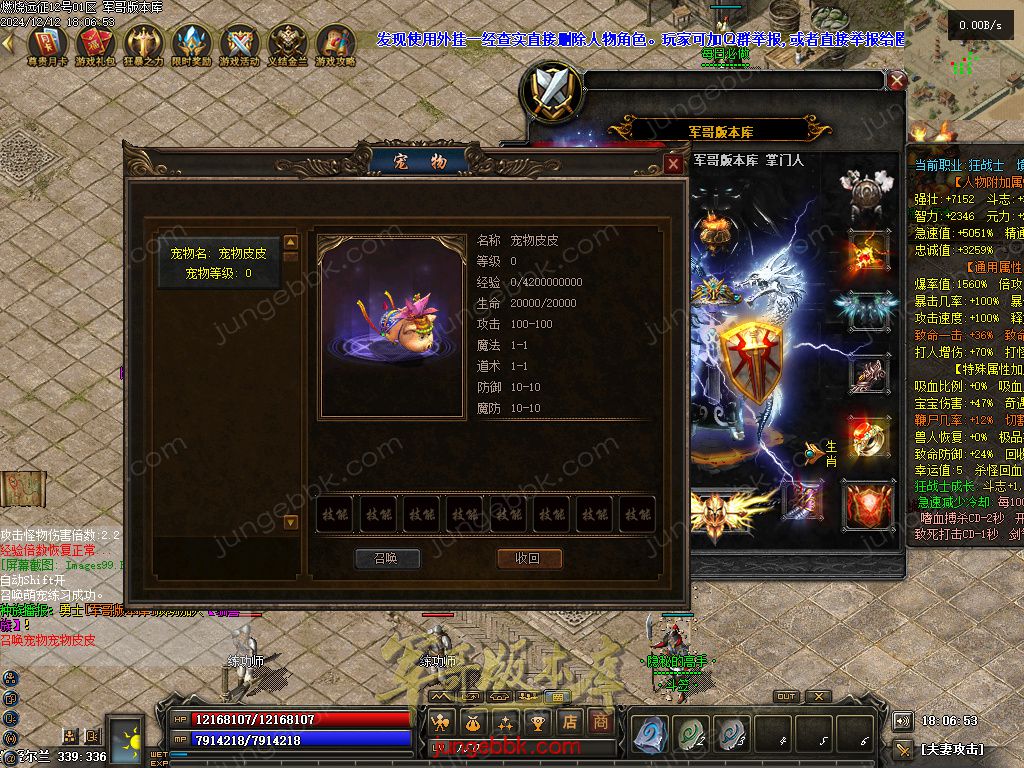Open the 限时奖励 timed rewards icon

pyautogui.click(x=191, y=45)
